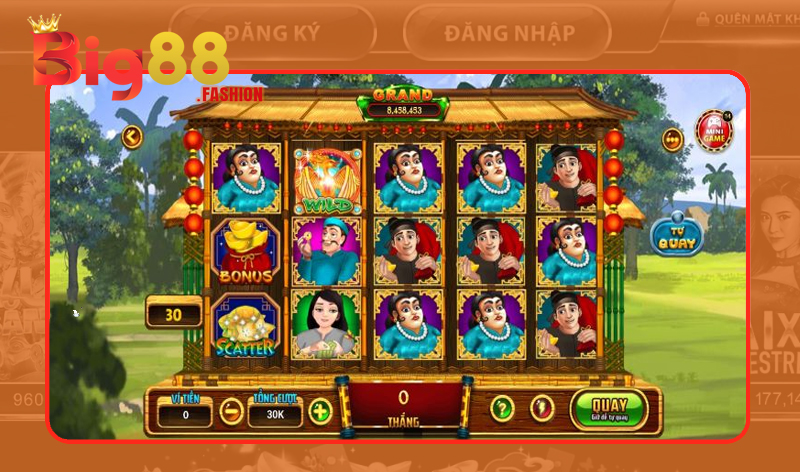800x472 pixels.
Task: Decrease the total bet with the minus button
Action: 231,410
